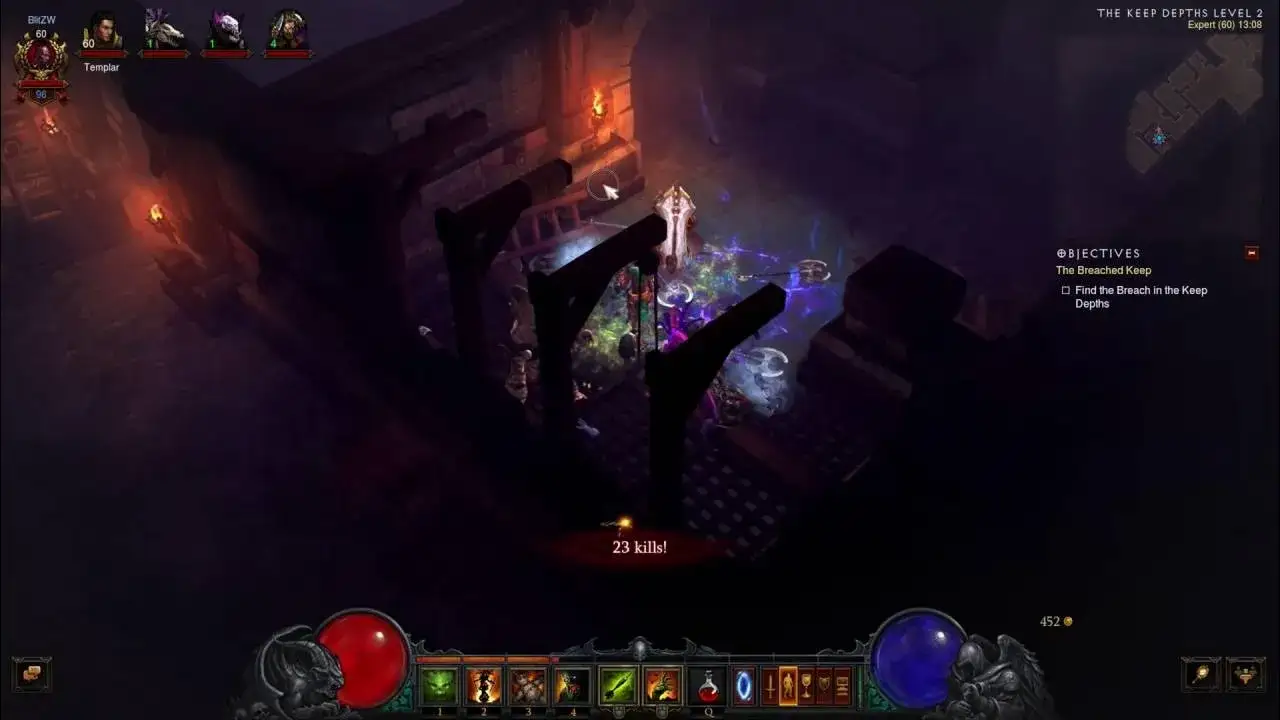Drink the health potion in the Q slot

[x=708, y=685]
